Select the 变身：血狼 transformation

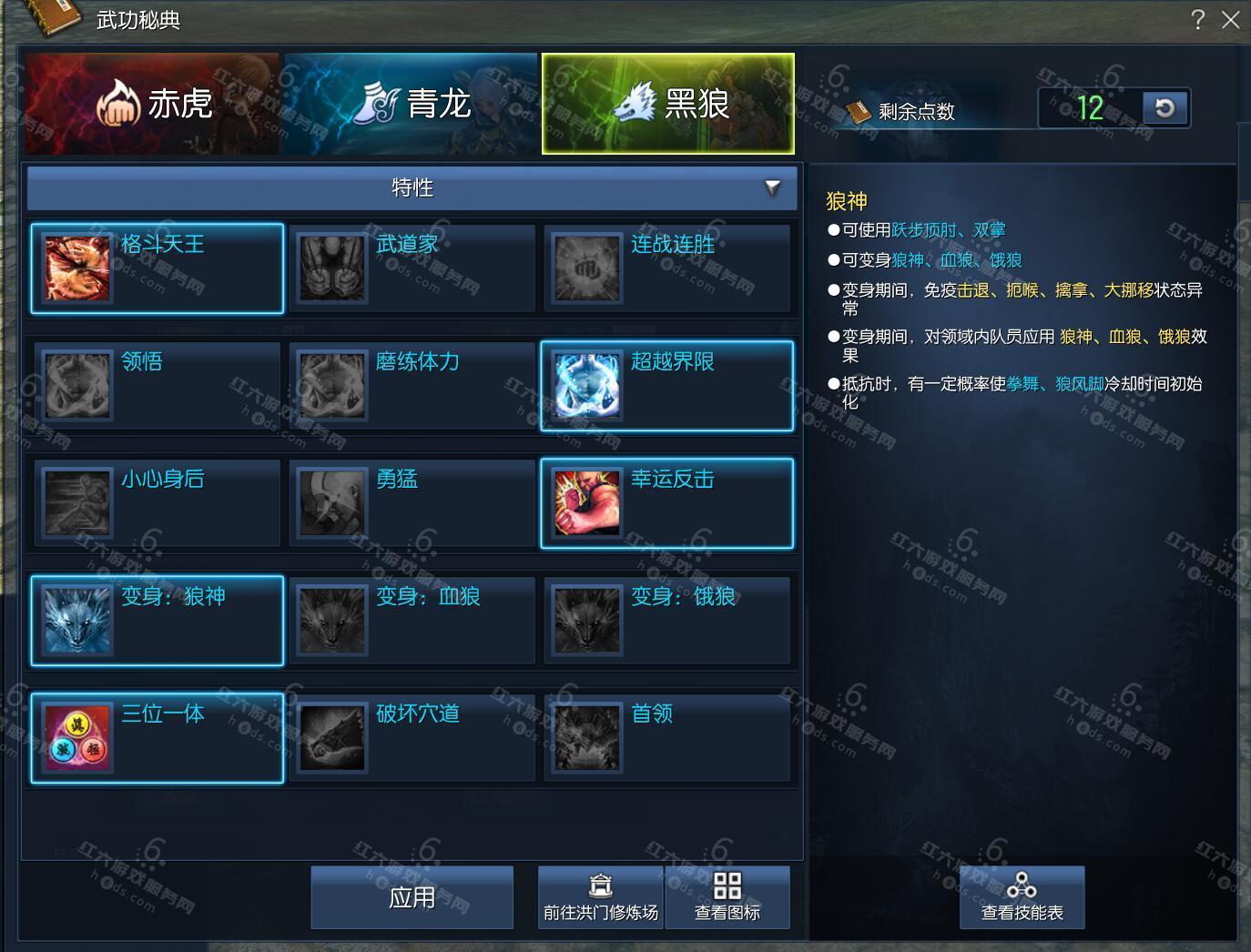(x=412, y=621)
